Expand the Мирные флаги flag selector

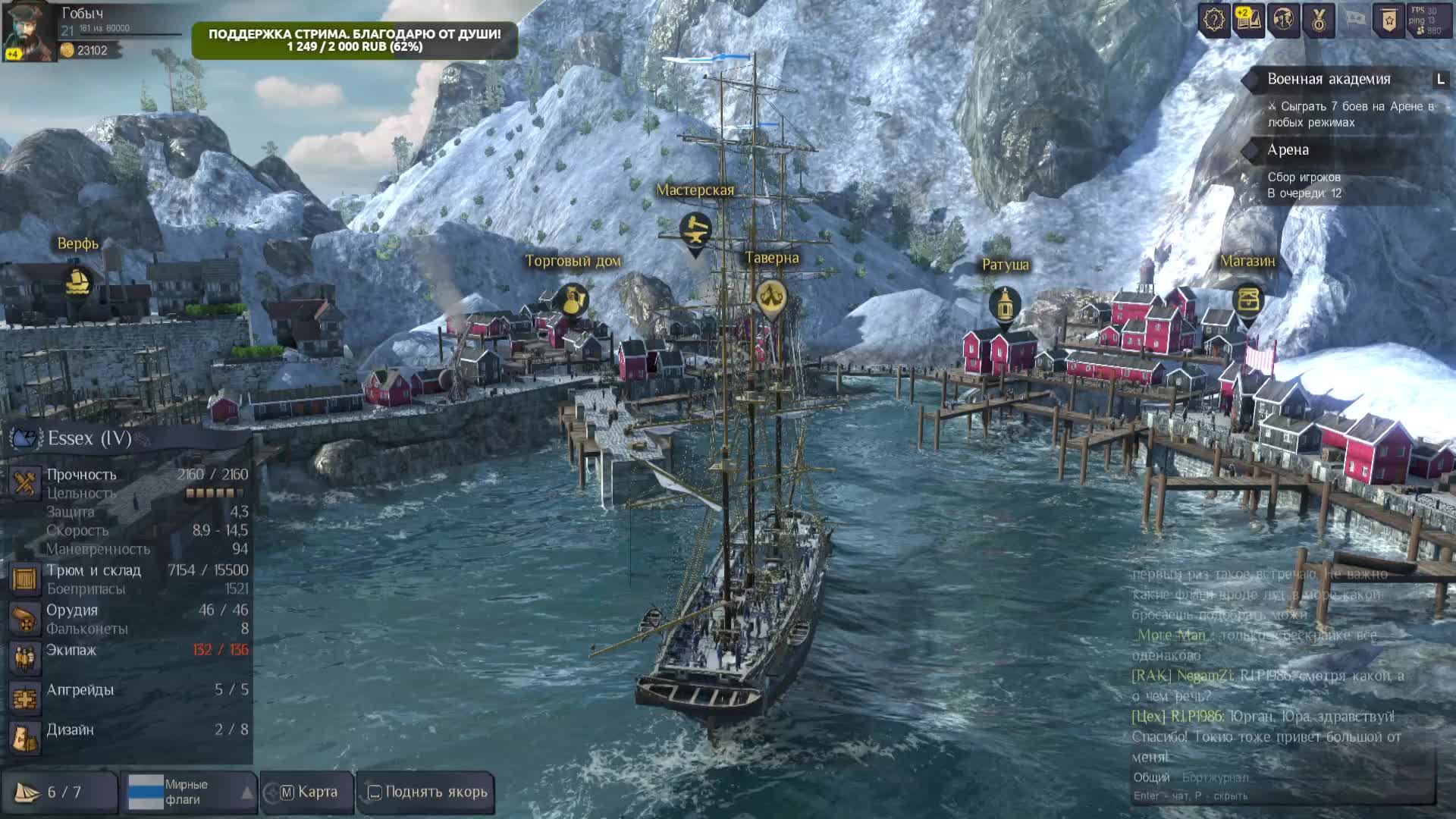[191, 792]
